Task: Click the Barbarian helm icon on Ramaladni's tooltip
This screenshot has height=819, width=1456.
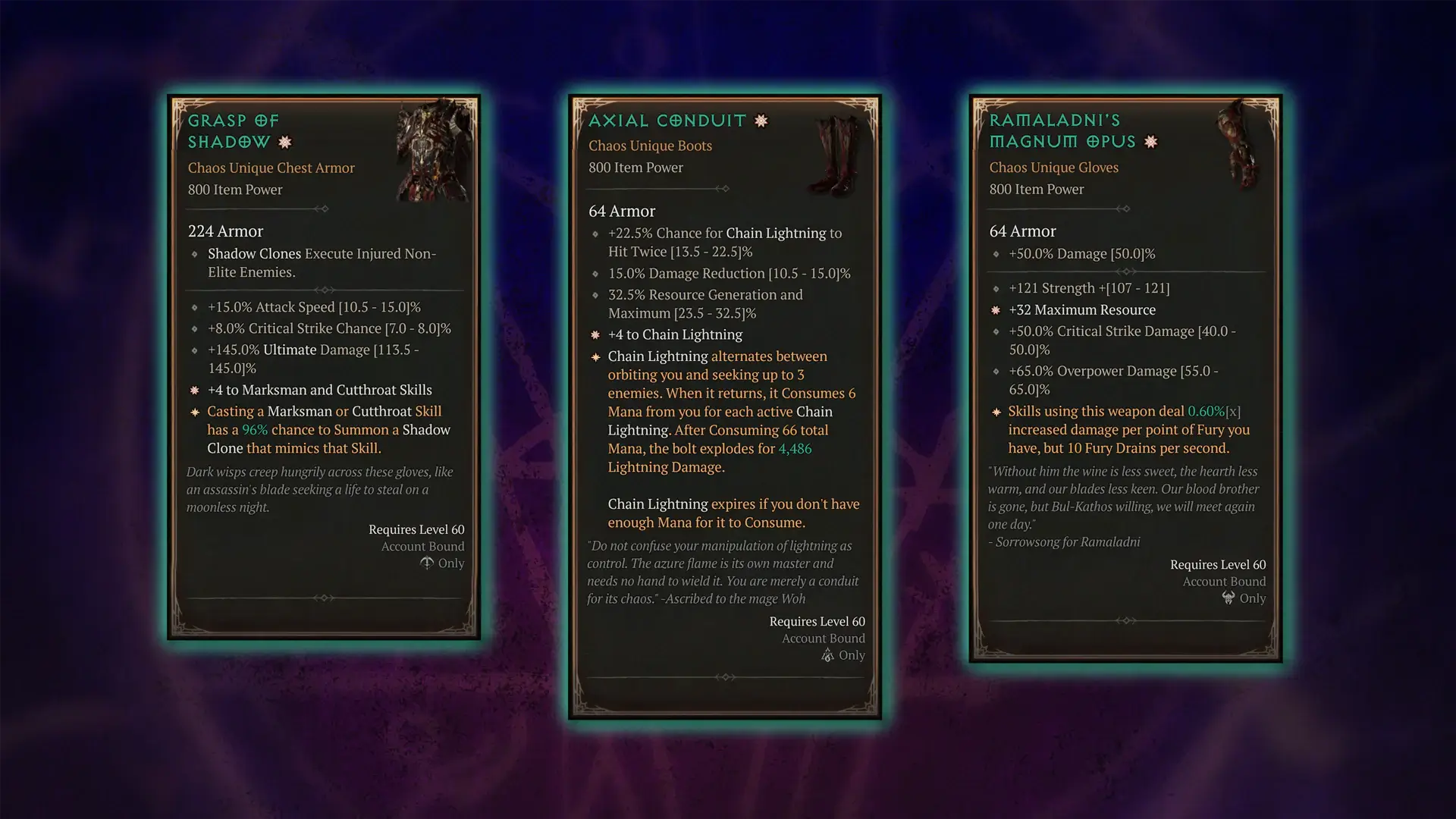Action: [1228, 598]
